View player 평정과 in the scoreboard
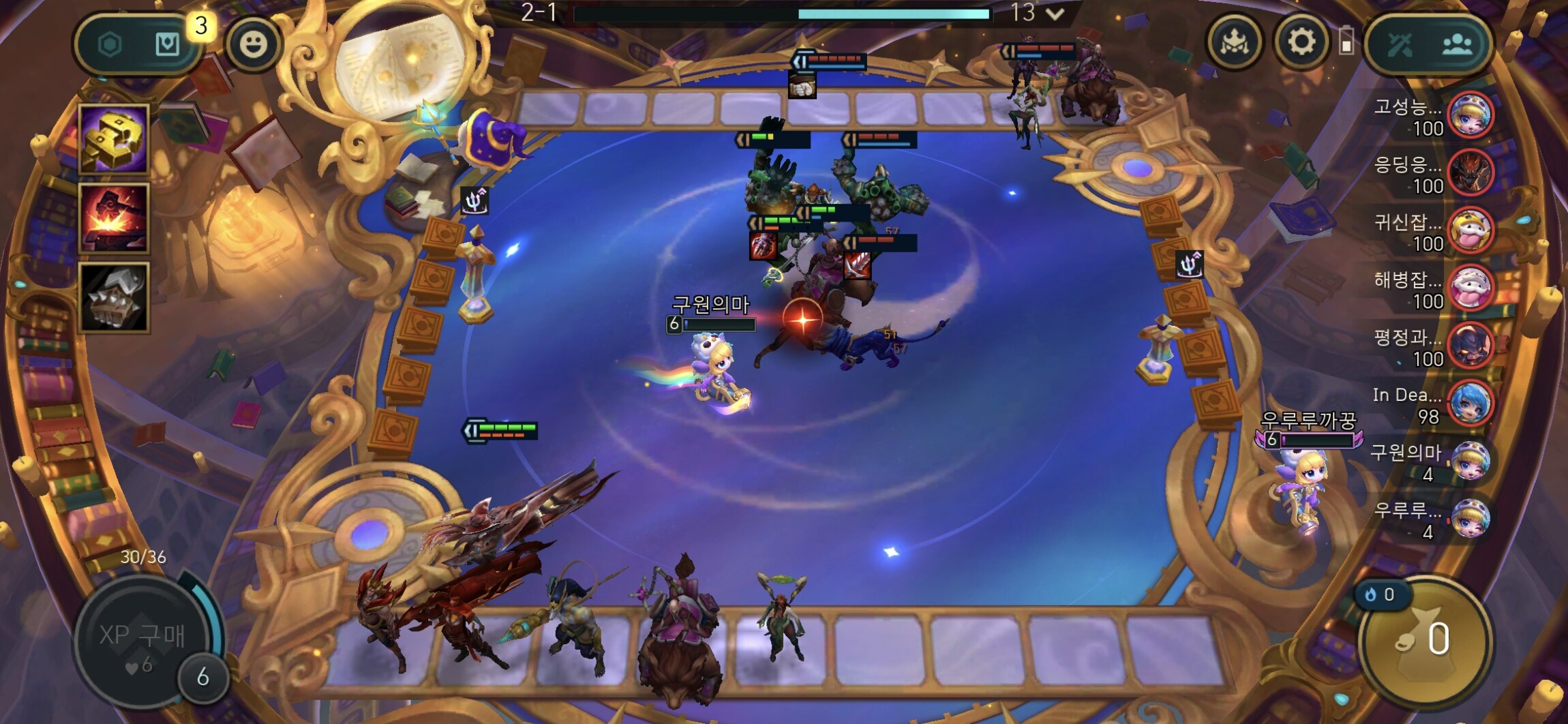This screenshot has height=724, width=1568. click(x=1470, y=346)
